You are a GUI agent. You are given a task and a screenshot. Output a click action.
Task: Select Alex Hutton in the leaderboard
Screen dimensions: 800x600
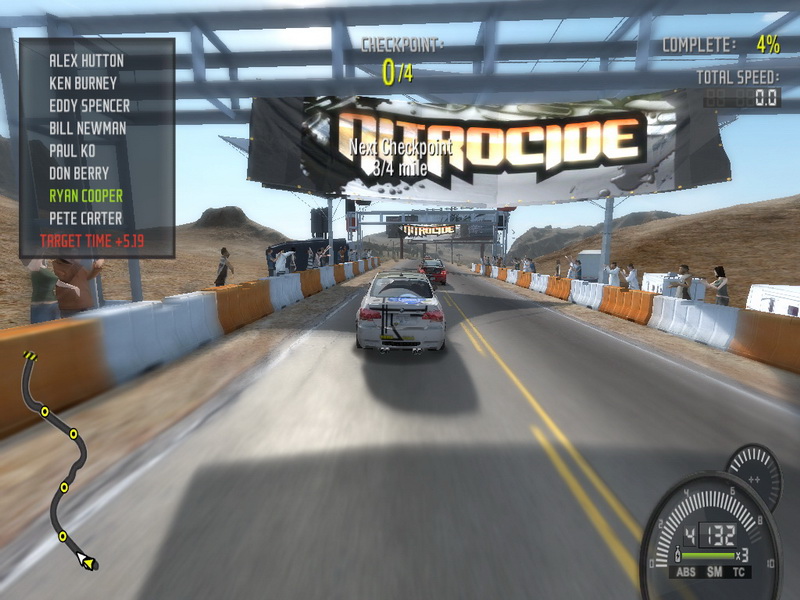85,61
